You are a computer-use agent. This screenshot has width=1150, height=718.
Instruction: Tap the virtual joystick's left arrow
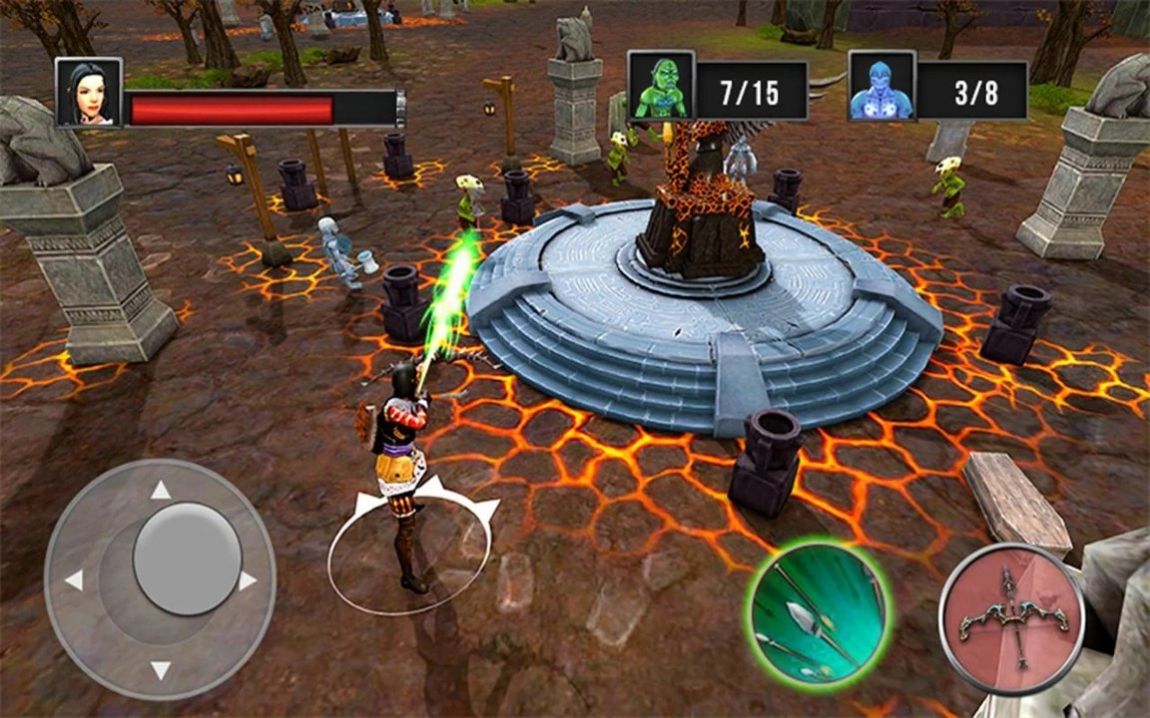click(73, 581)
